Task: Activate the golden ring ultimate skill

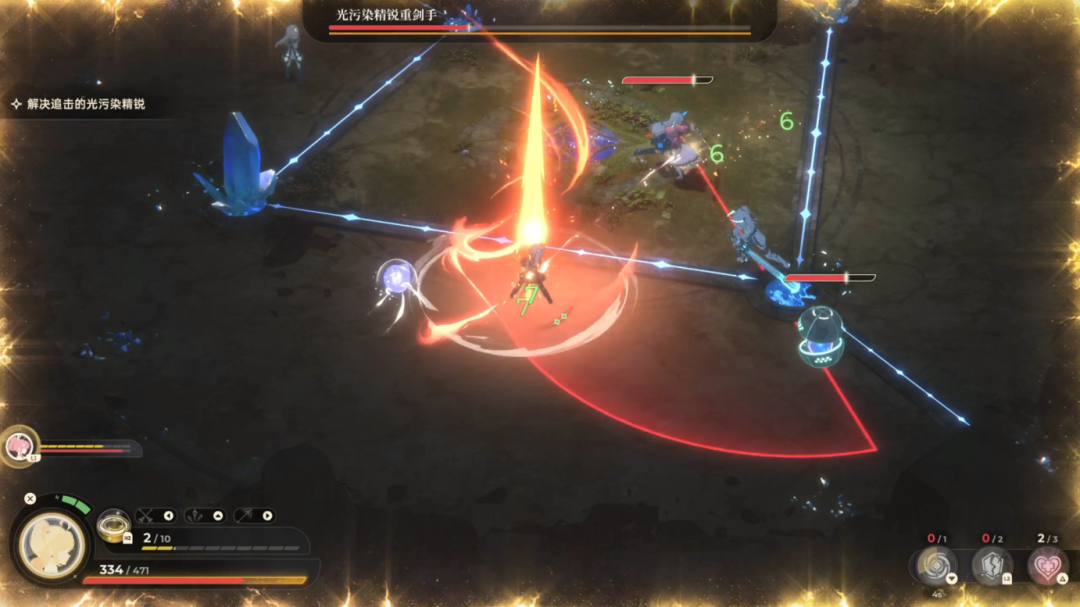Action: [111, 527]
